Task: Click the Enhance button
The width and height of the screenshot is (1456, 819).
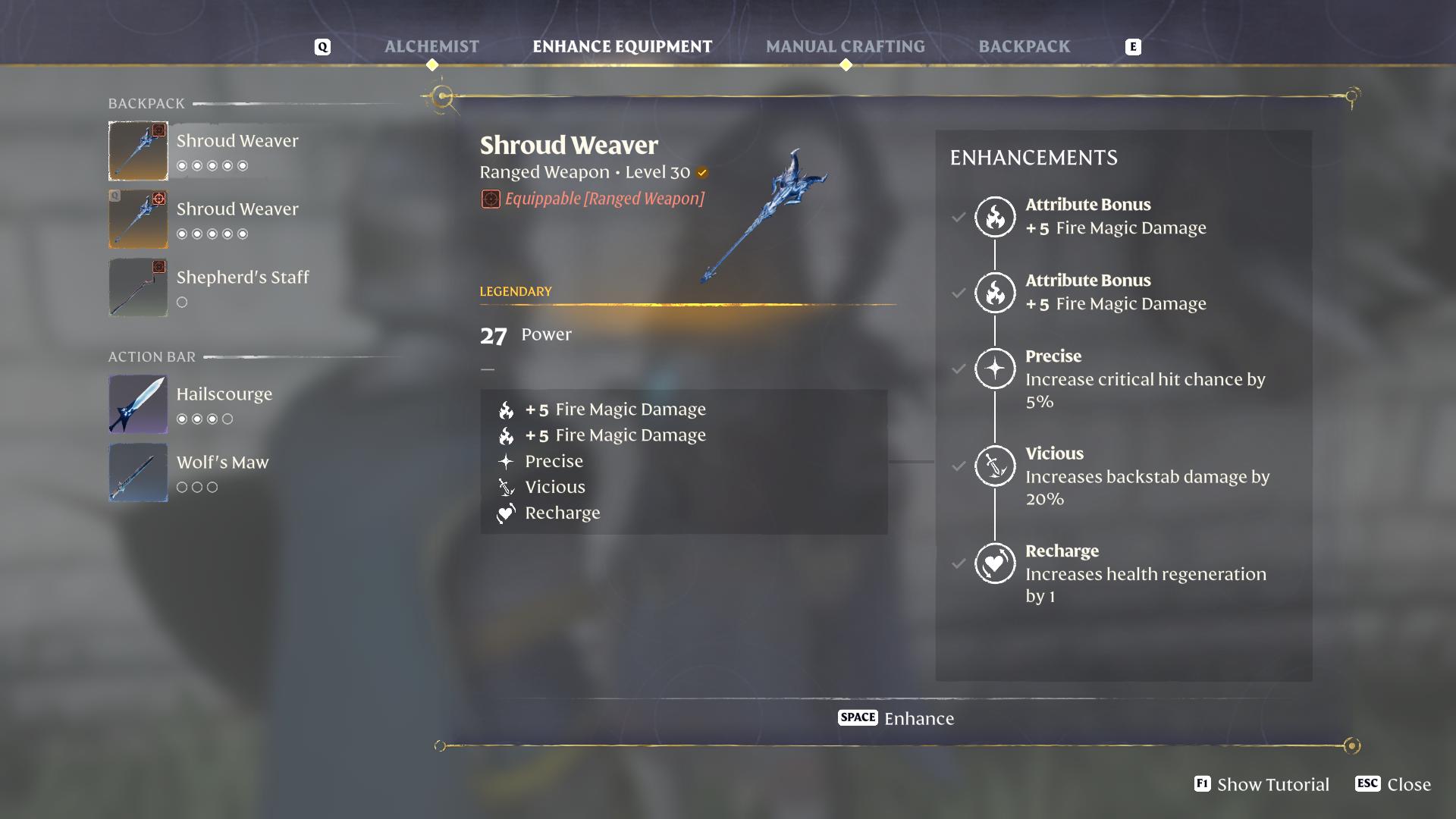Action: coord(896,718)
